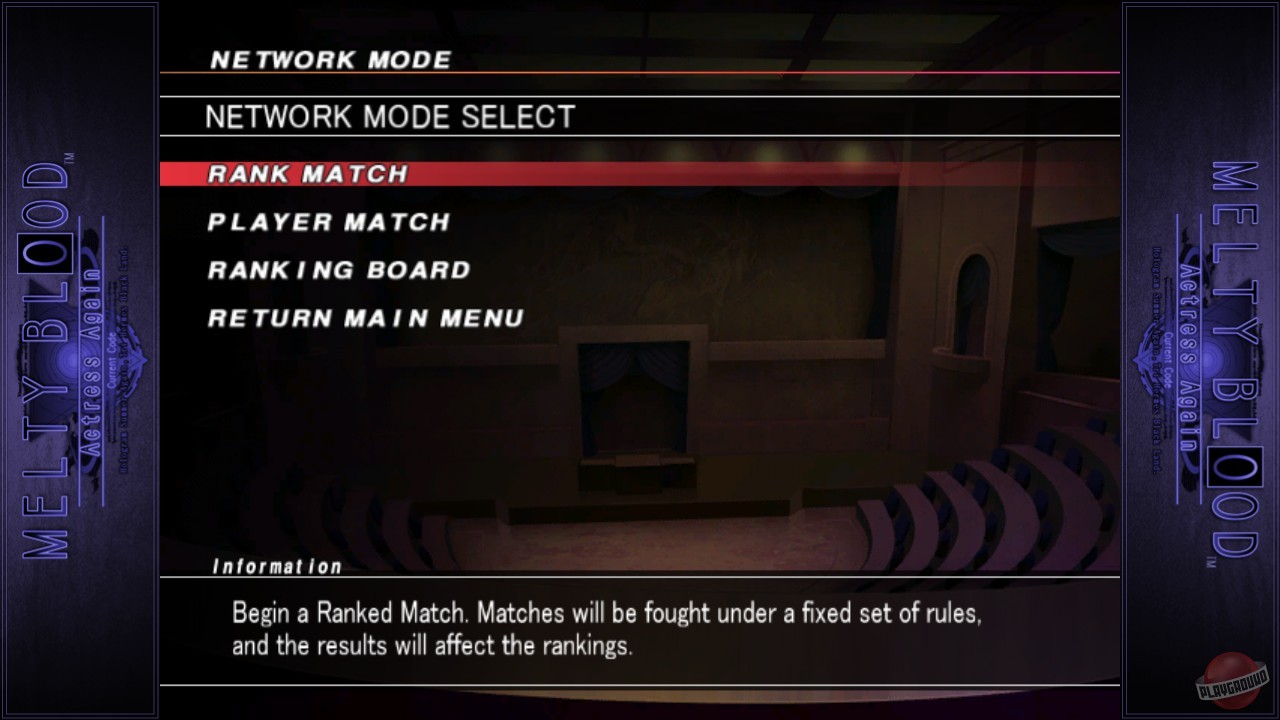1280x720 pixels.
Task: Click the Ranked Match description text
Action: [x=604, y=628]
